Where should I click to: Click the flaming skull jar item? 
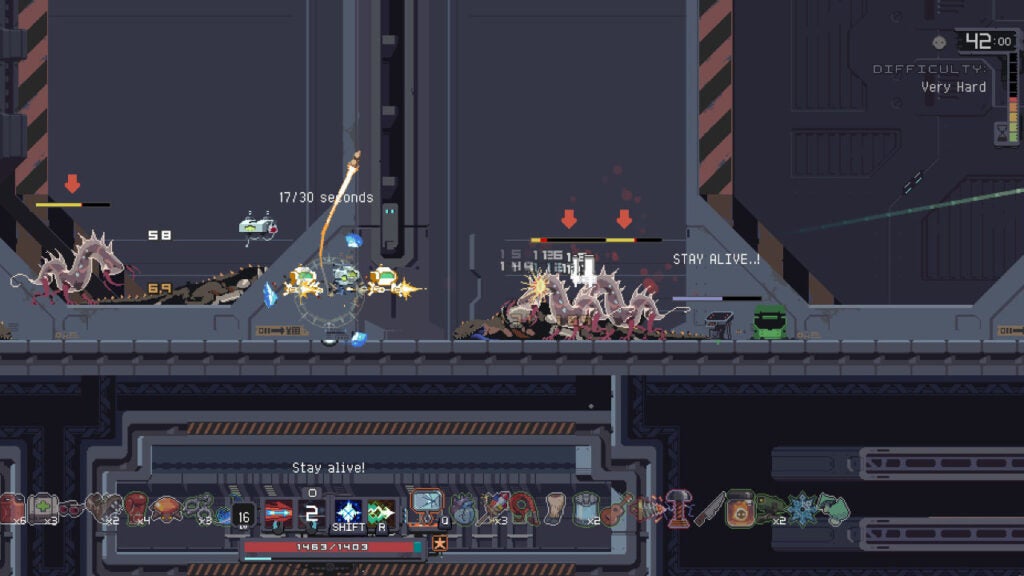[x=740, y=508]
